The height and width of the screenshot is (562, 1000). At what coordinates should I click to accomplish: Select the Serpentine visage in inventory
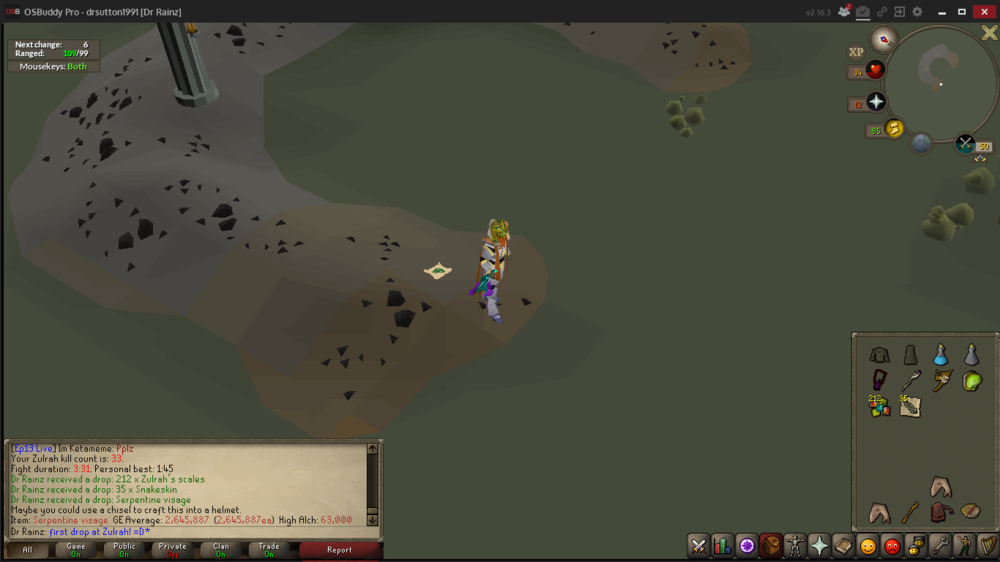click(x=971, y=381)
